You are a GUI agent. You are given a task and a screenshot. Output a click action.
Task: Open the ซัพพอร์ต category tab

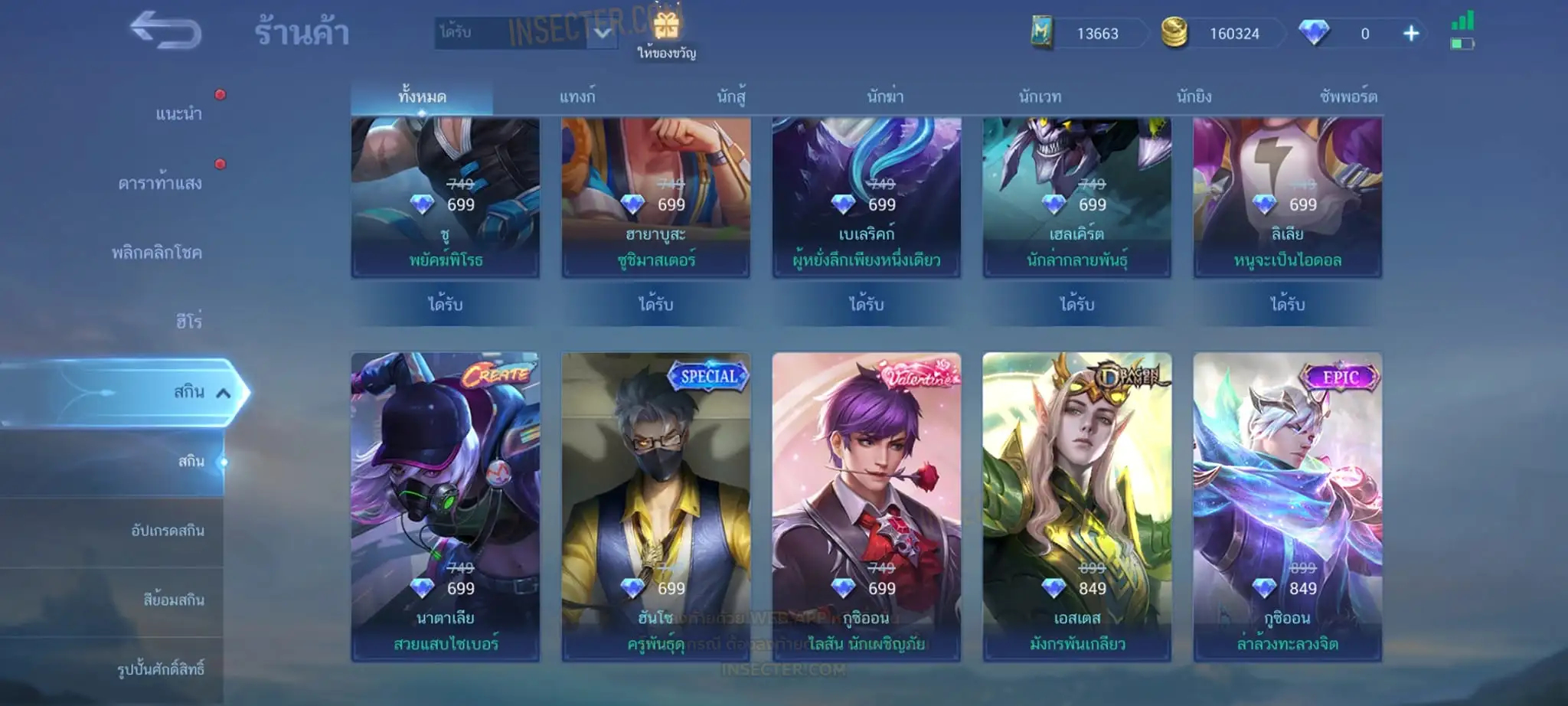click(x=1348, y=97)
